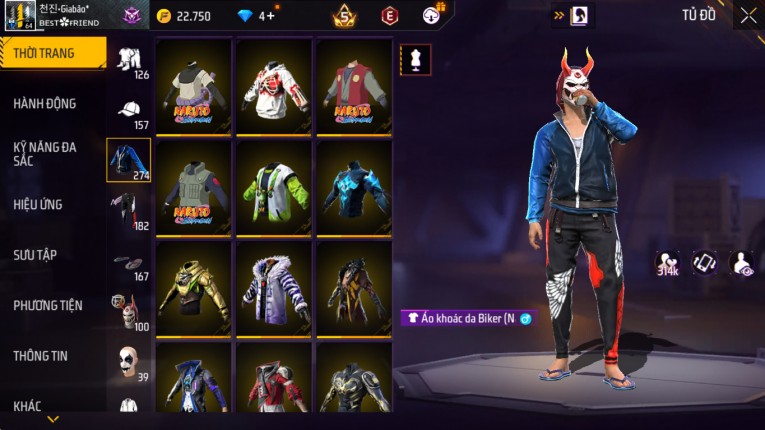Viewport: 765px width, 430px height.
Task: Open the pants category showing 182
Action: (x=128, y=211)
